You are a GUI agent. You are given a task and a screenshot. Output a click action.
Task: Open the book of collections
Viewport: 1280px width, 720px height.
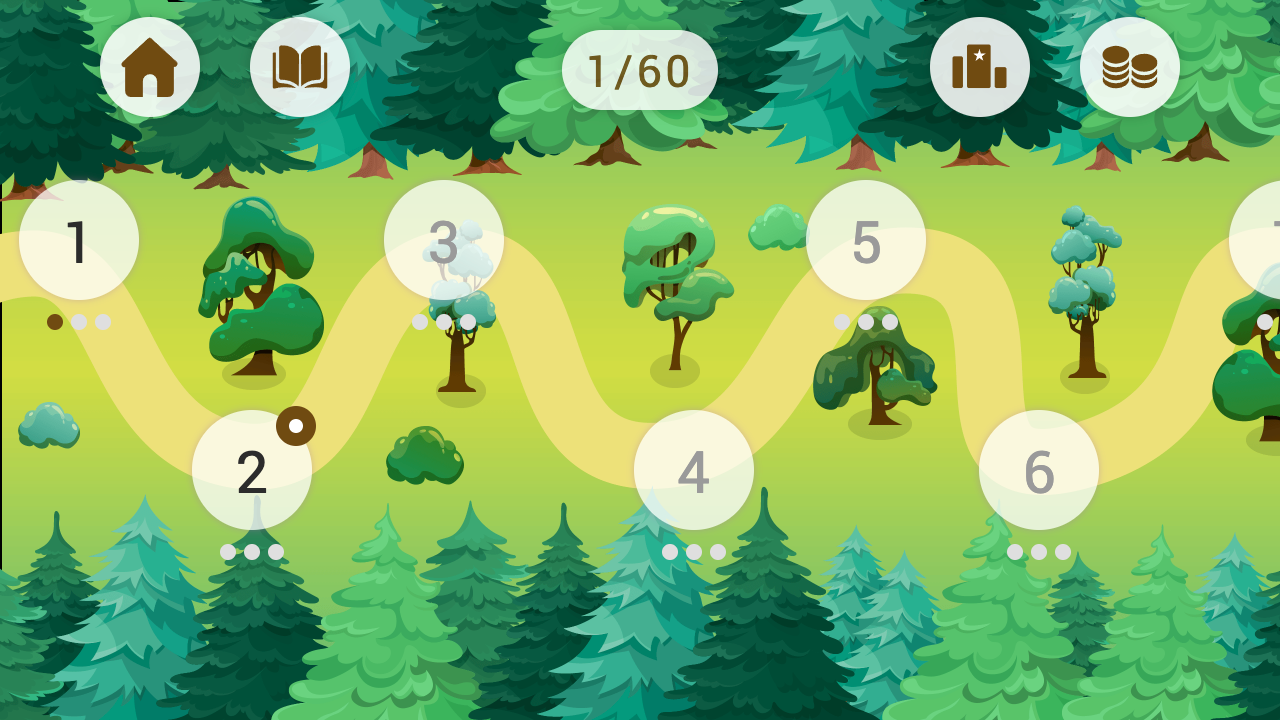(x=299, y=65)
